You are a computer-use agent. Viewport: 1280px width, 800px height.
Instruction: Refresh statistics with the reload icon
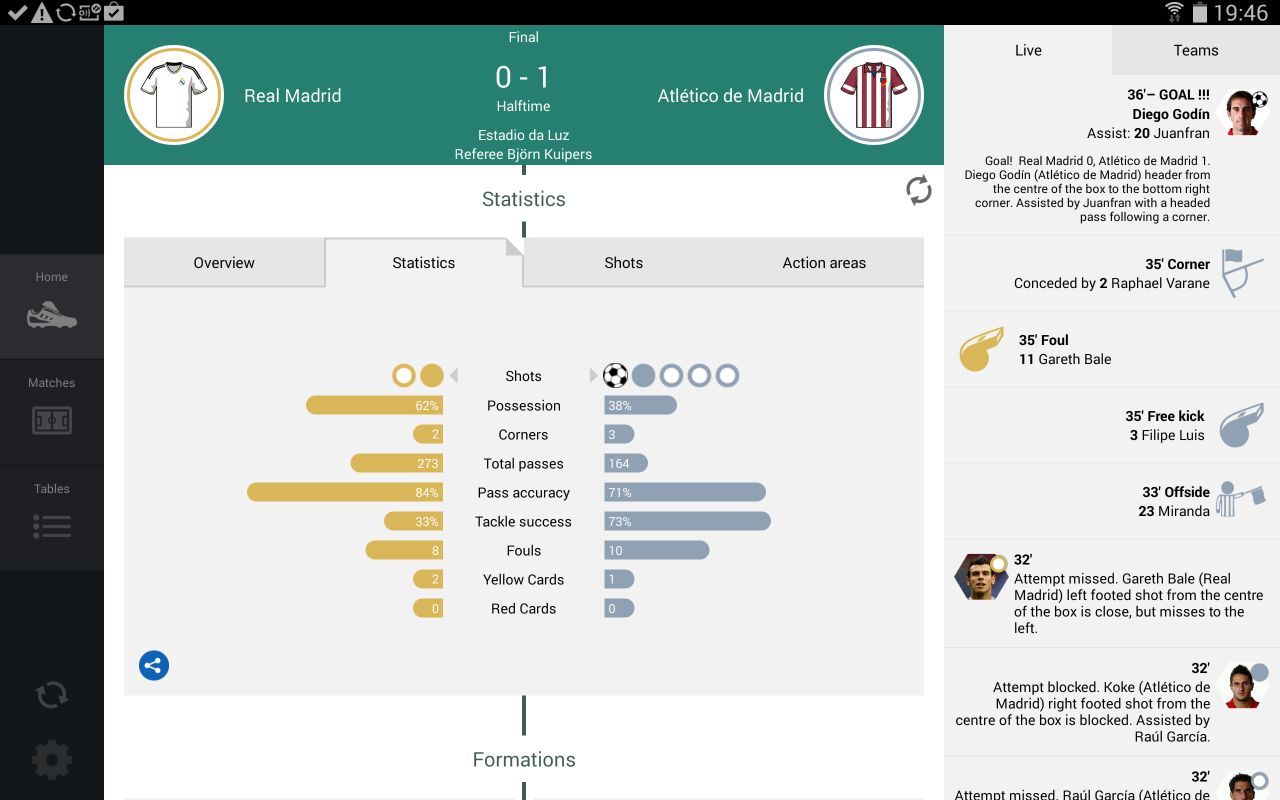pos(918,191)
